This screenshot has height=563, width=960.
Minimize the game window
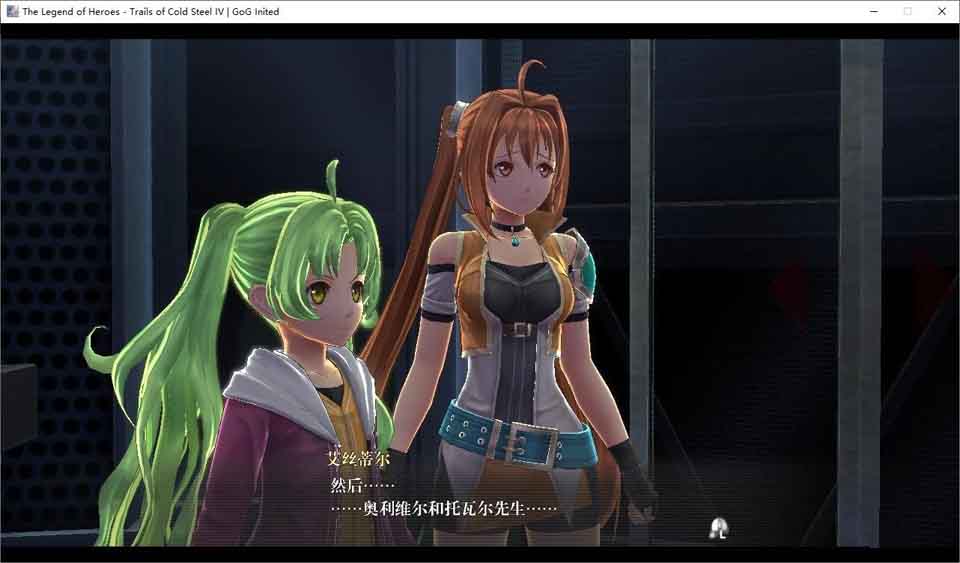coord(873,11)
